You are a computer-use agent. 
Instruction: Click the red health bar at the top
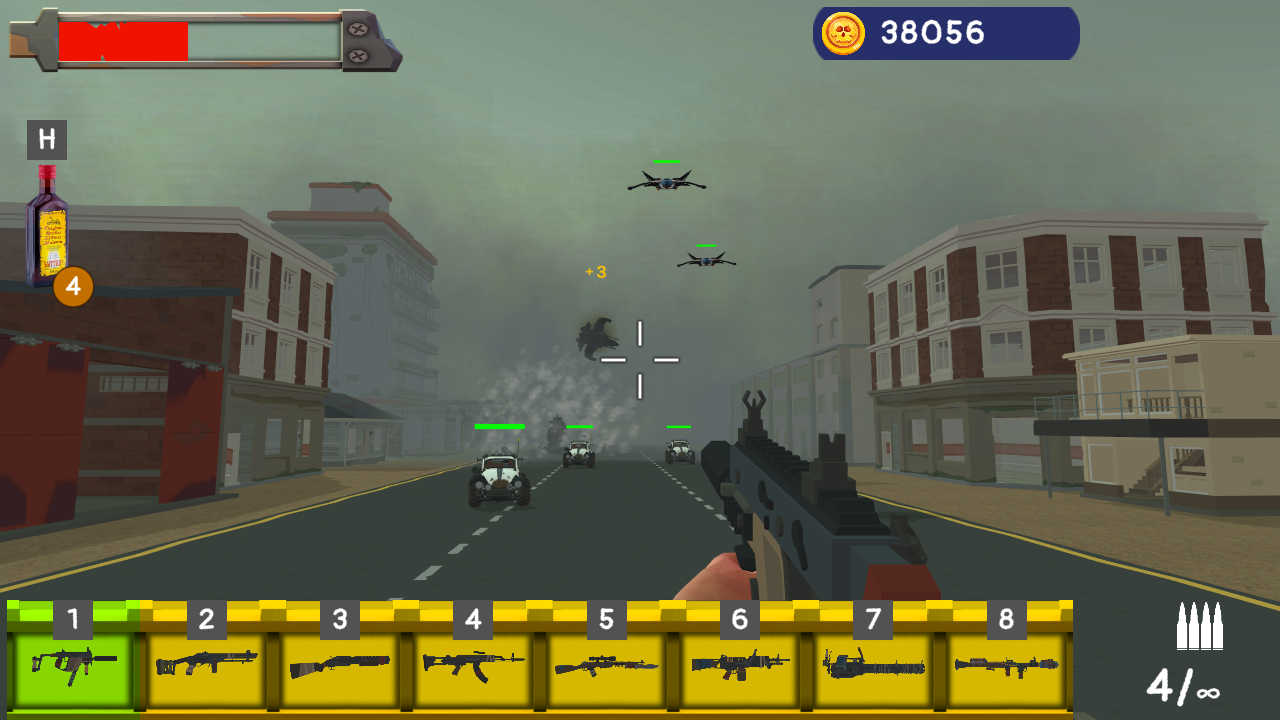click(x=125, y=40)
